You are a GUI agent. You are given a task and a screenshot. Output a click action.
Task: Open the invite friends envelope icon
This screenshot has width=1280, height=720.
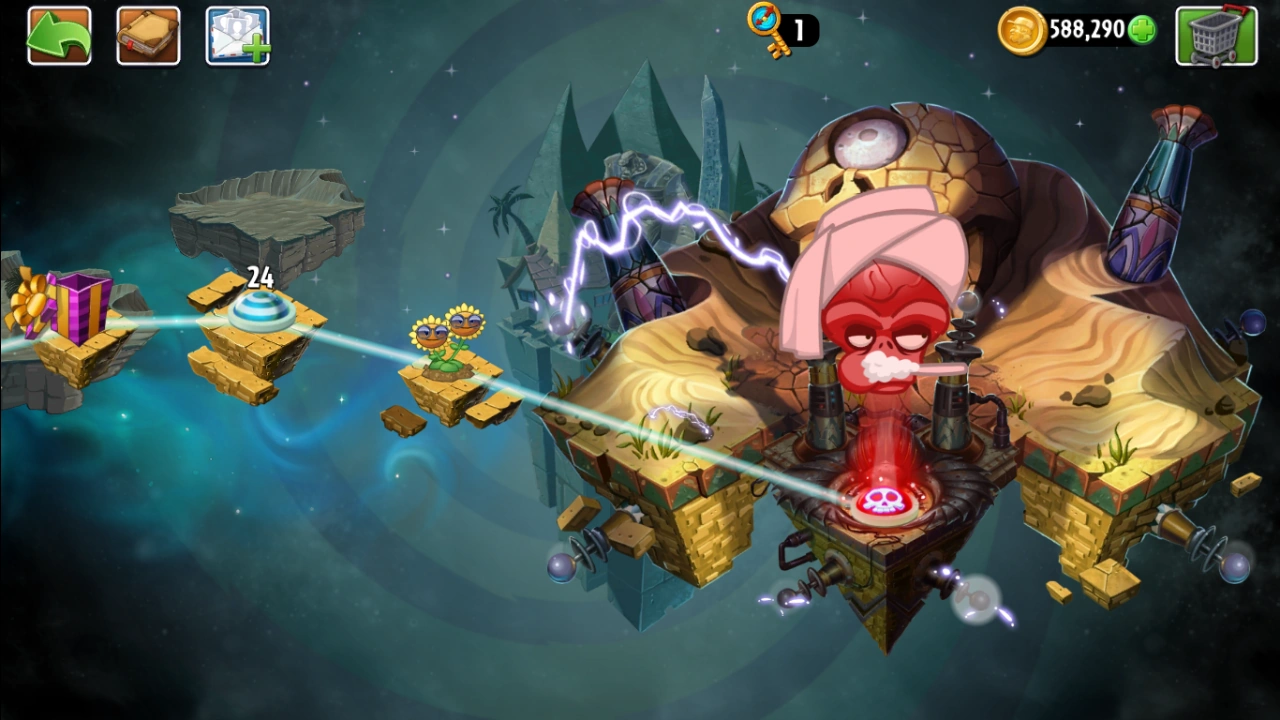pyautogui.click(x=236, y=35)
